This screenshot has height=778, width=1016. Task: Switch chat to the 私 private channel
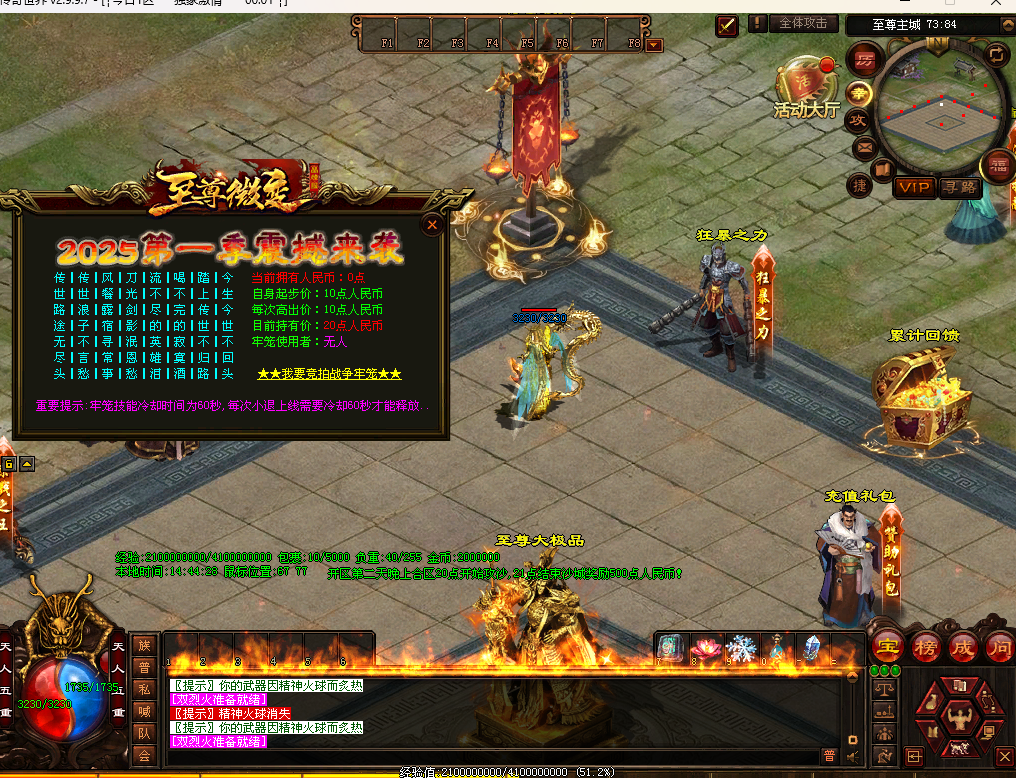[x=144, y=688]
